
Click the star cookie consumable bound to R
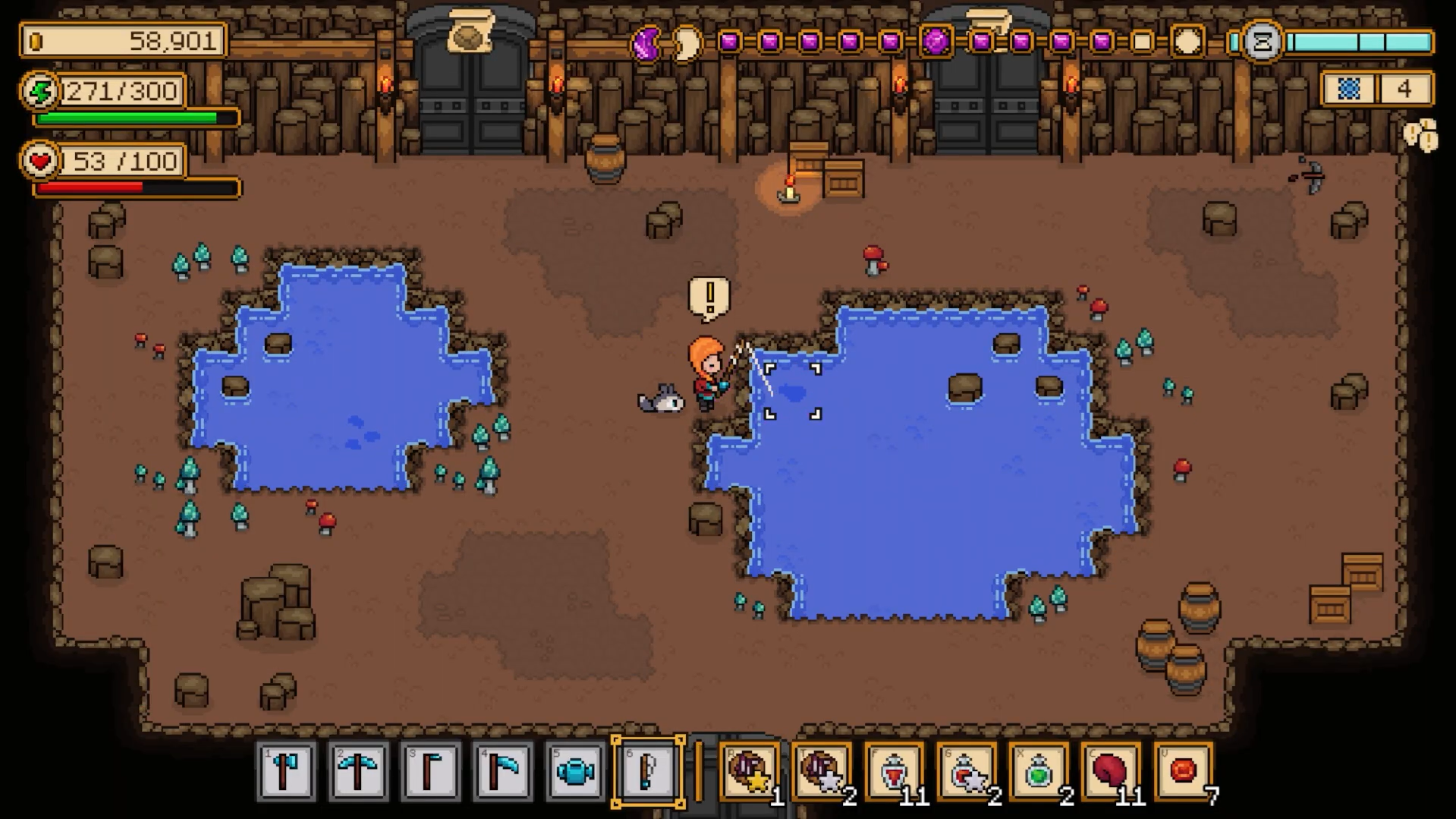750,771
